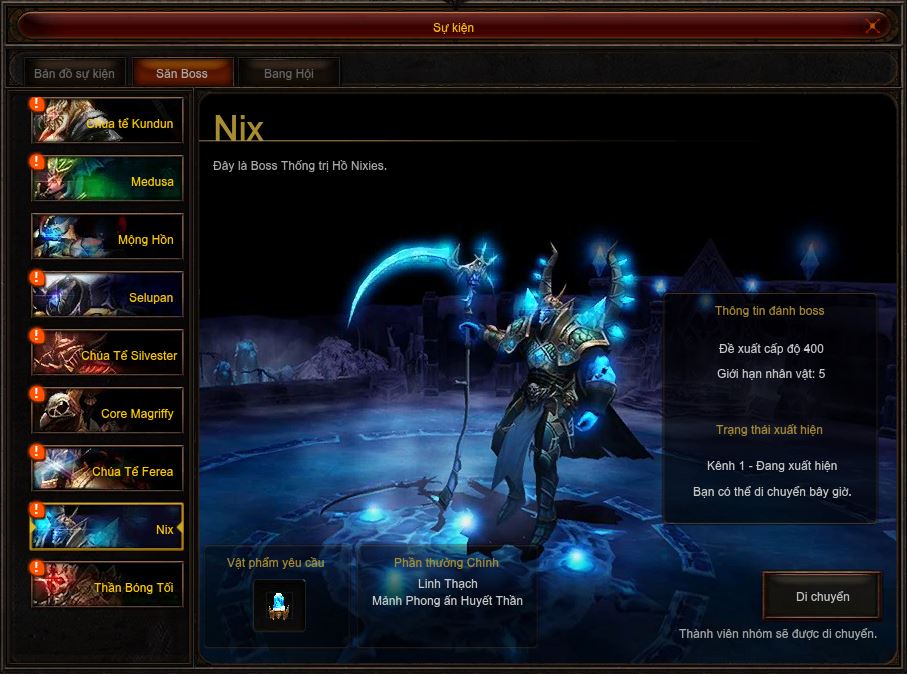Switch to the Bản đồ sự kiện tab
The image size is (907, 674).
pos(74,73)
